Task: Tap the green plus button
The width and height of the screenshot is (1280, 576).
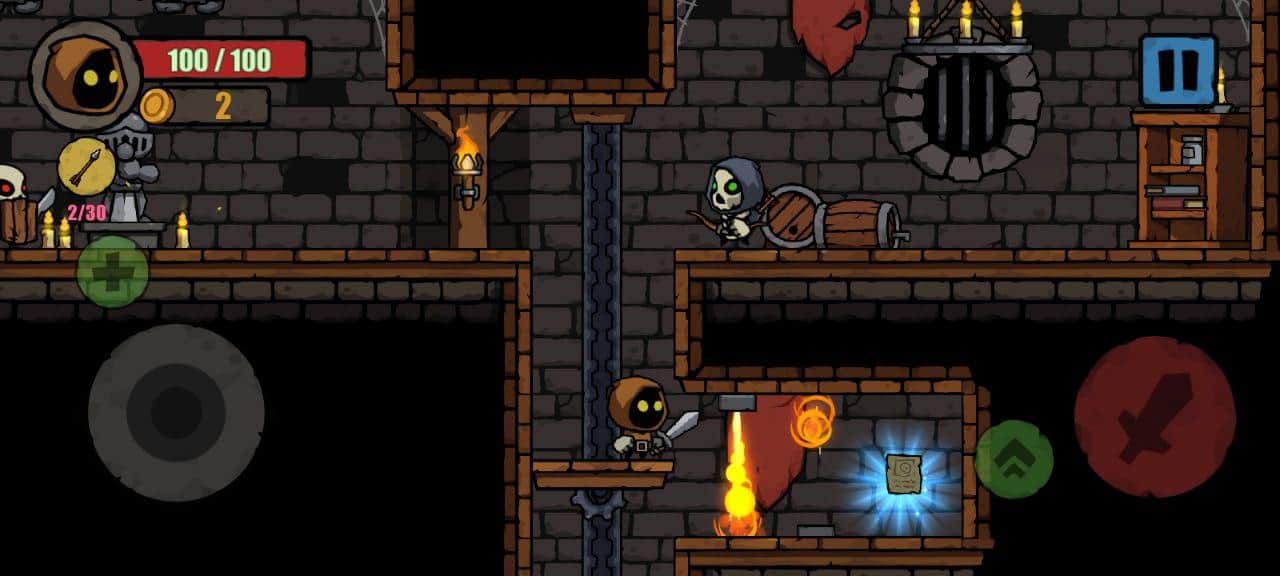Action: tap(112, 272)
